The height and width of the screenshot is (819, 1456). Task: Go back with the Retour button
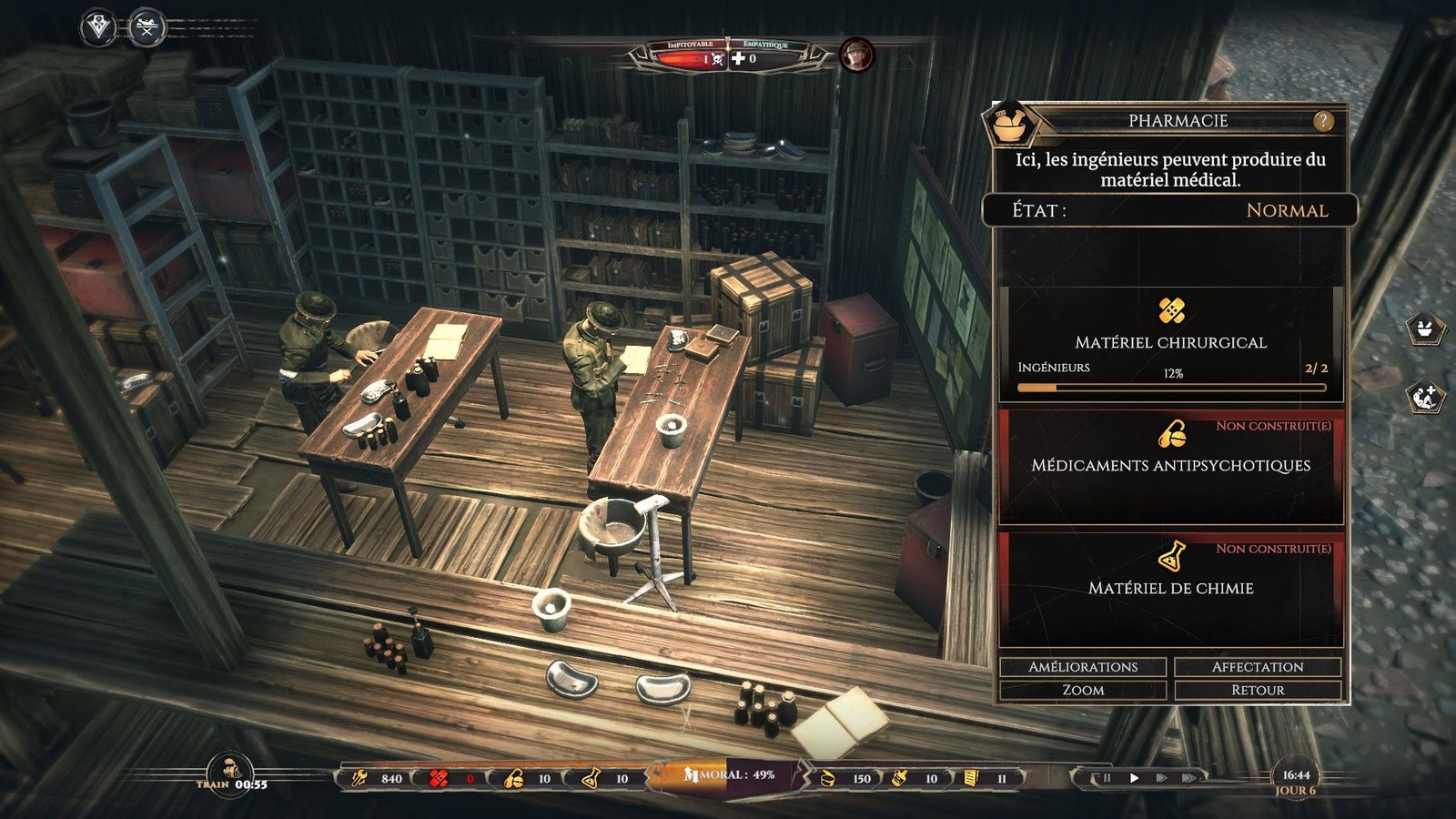pos(1258,690)
